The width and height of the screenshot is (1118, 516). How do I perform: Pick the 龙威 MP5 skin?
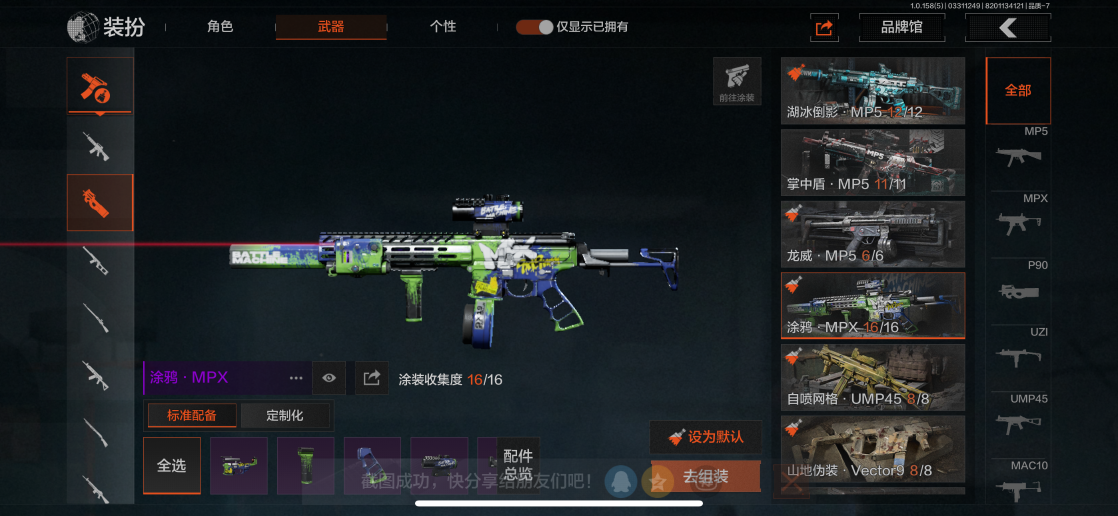[873, 234]
